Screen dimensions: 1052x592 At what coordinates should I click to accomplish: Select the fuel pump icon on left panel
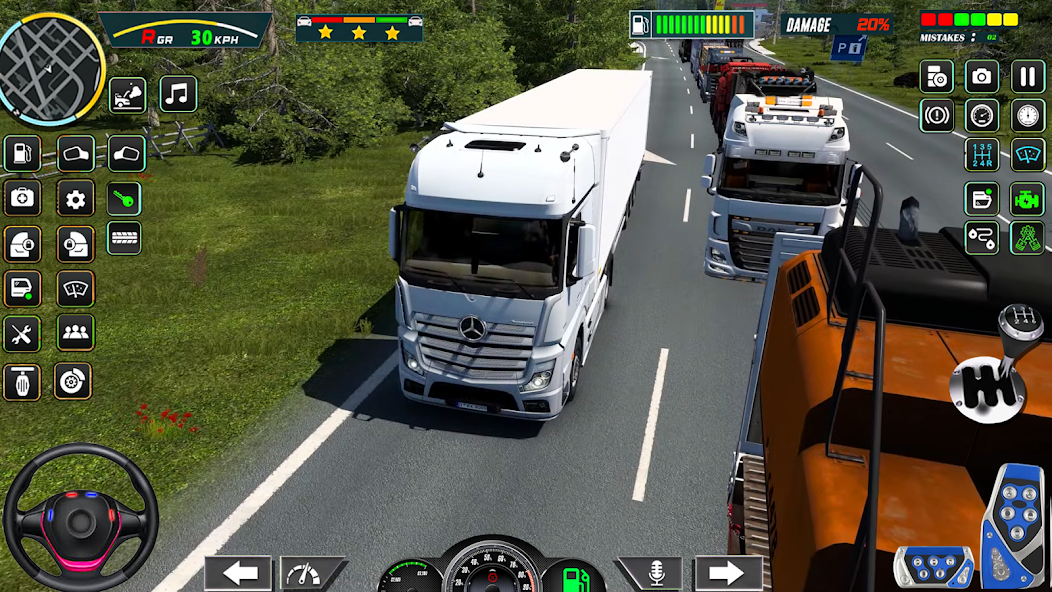tap(22, 153)
